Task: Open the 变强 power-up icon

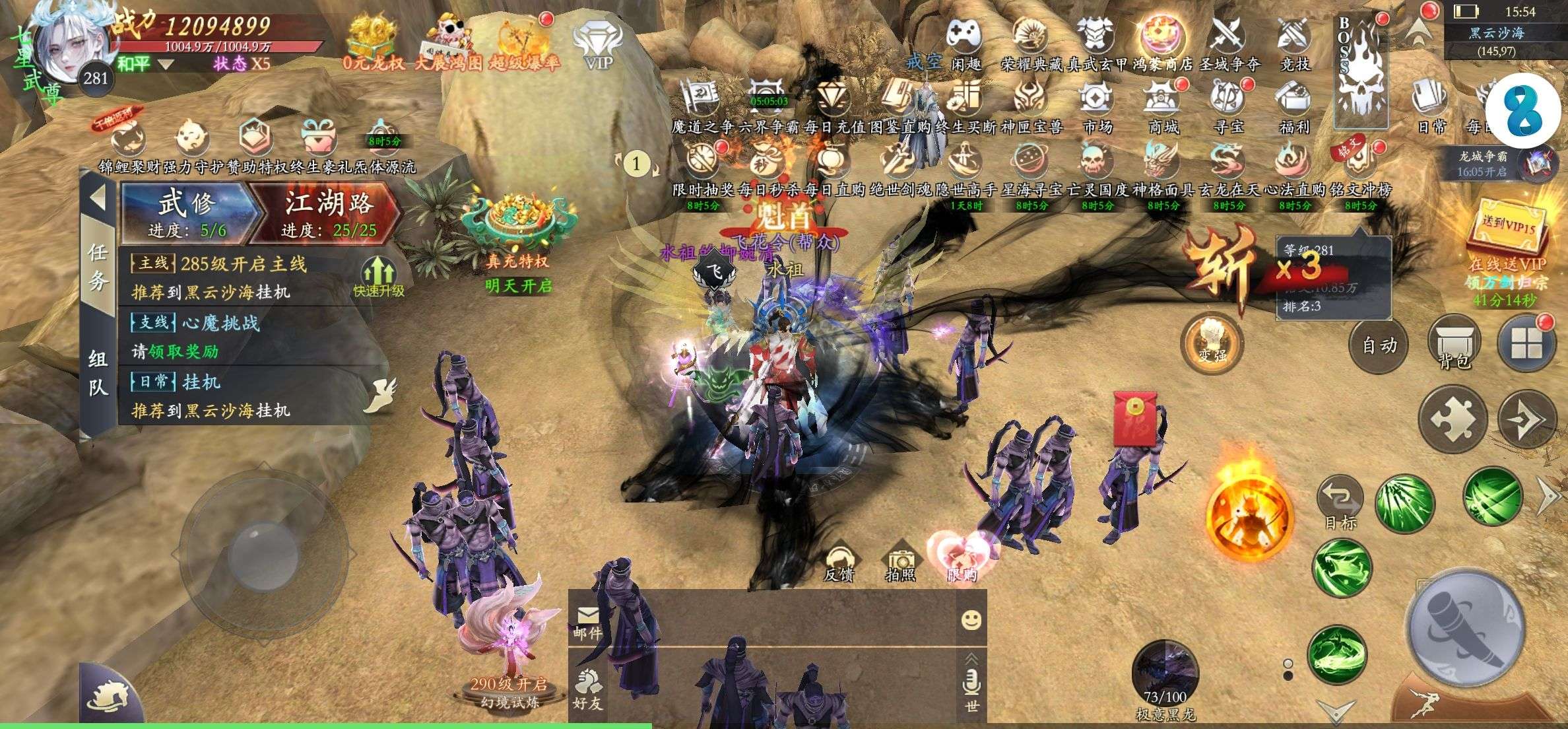Action: click(x=1212, y=342)
